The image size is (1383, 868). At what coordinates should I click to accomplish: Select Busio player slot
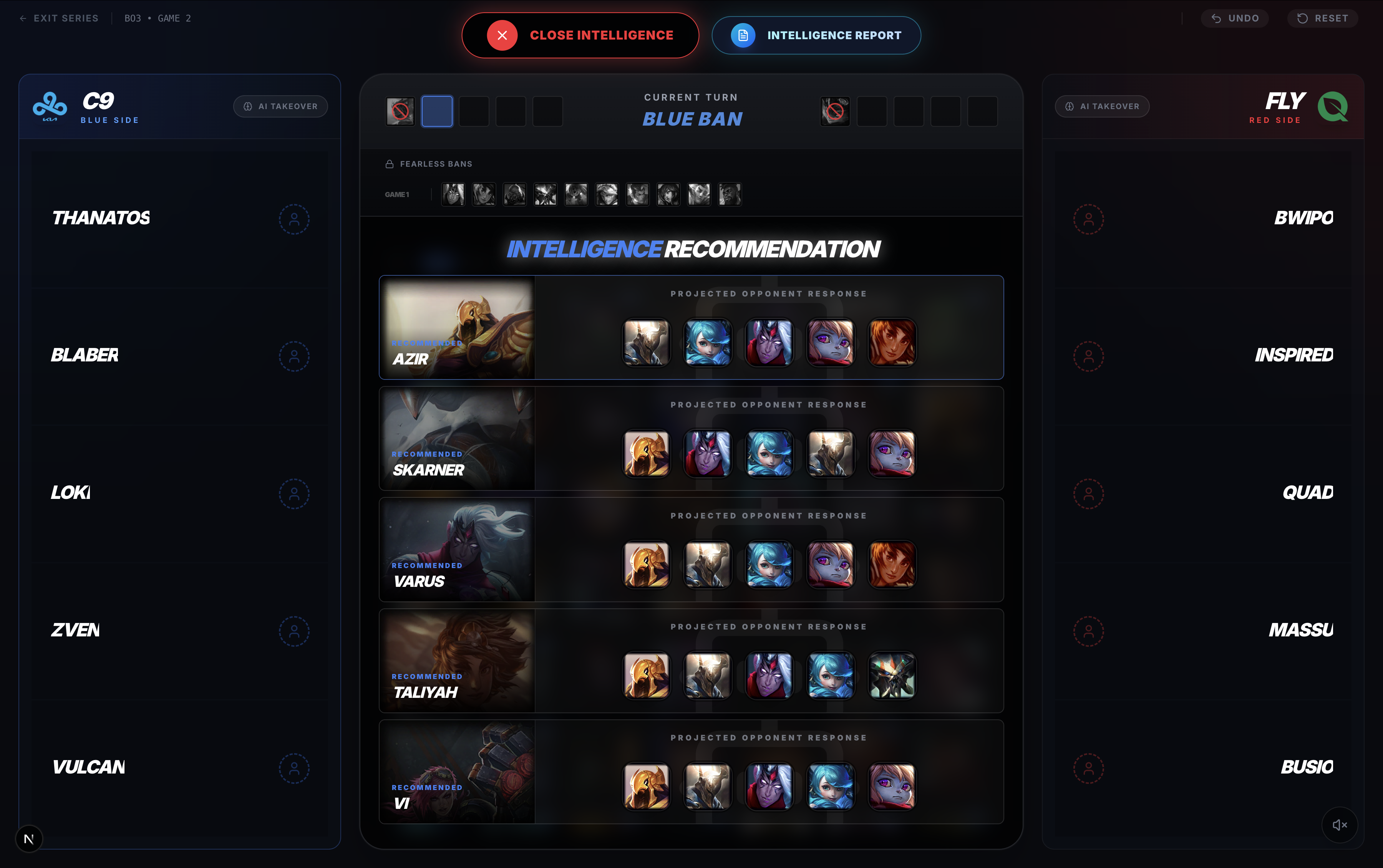tap(1203, 767)
